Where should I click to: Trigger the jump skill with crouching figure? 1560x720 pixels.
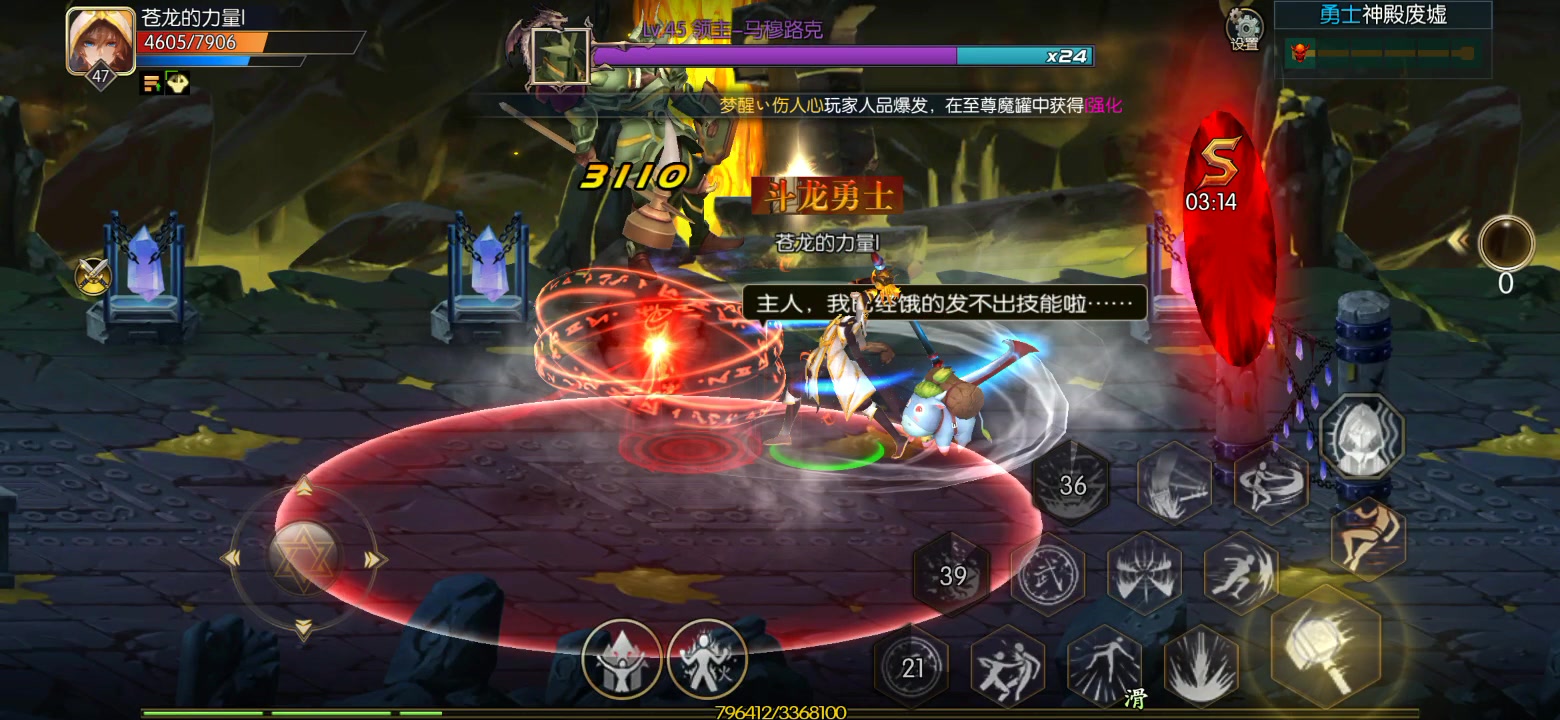pyautogui.click(x=1367, y=539)
